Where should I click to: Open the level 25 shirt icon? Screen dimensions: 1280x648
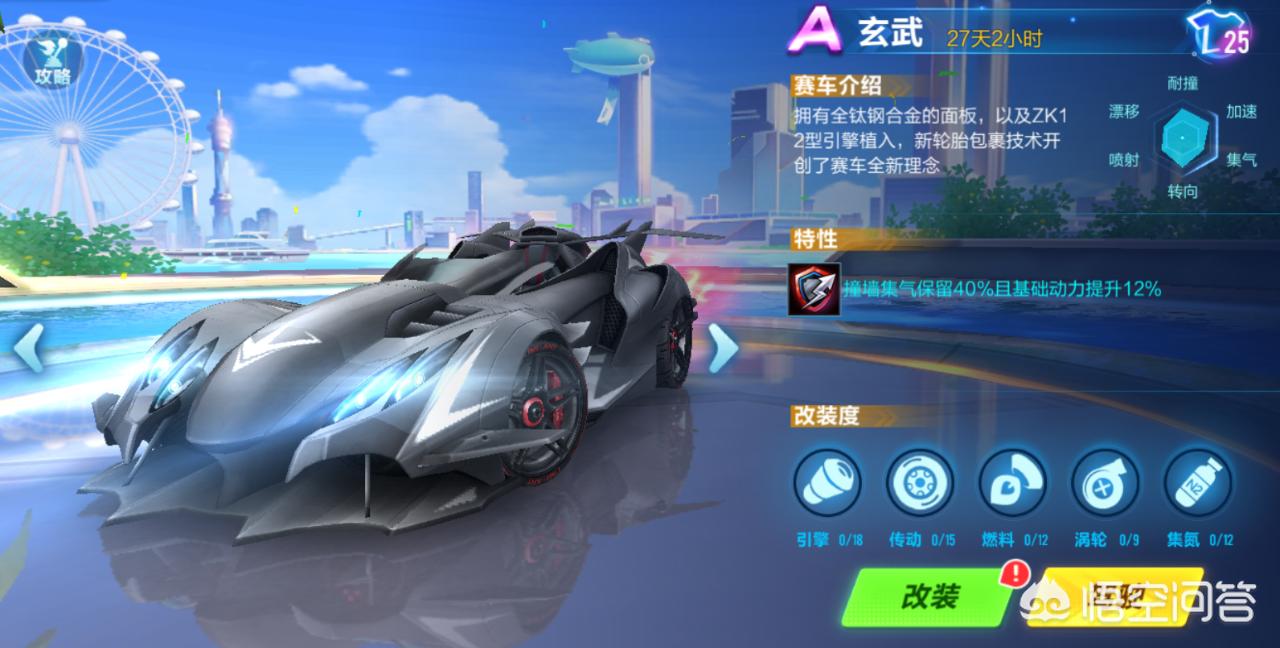tap(1220, 35)
